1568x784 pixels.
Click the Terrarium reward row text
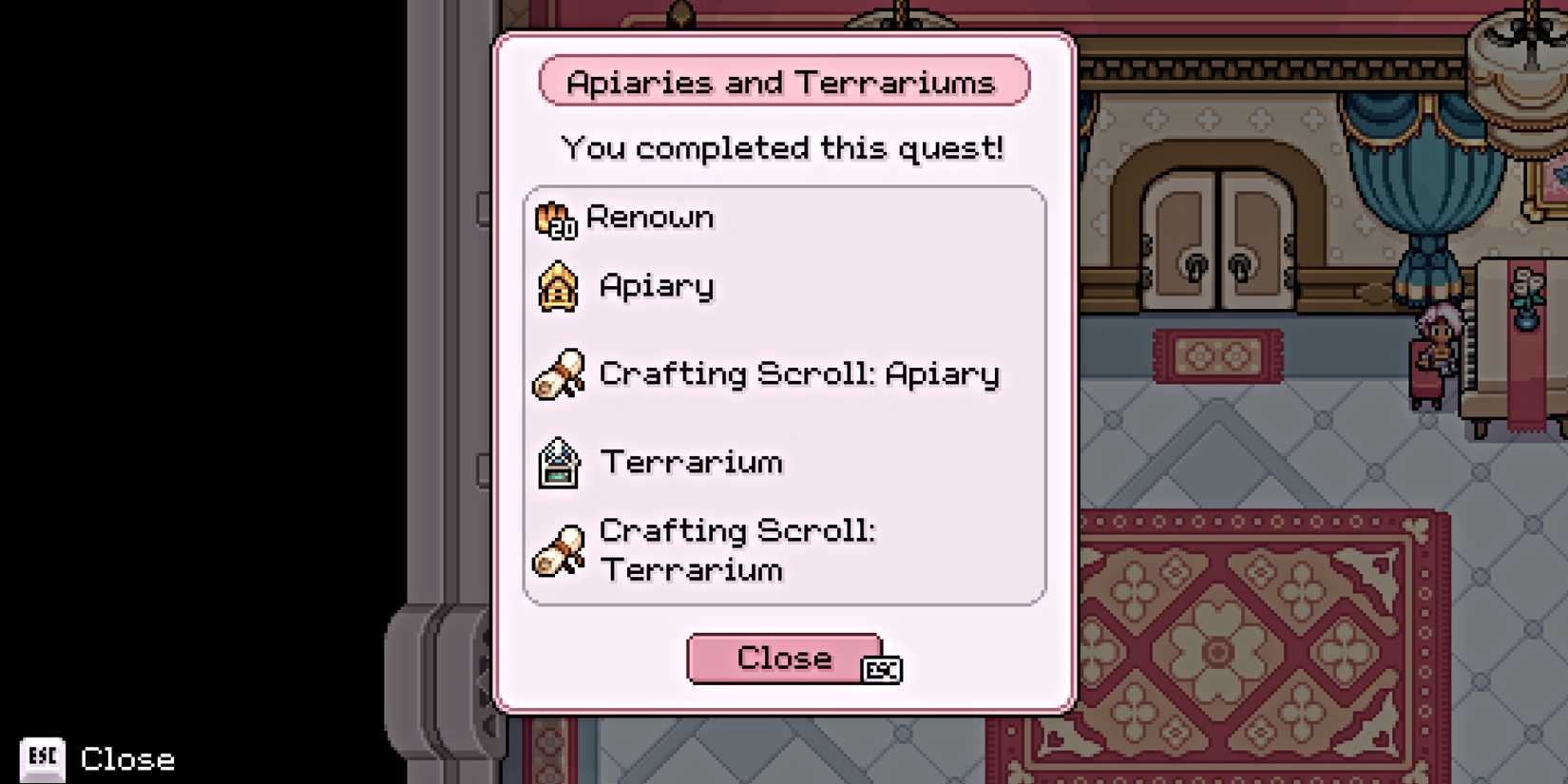691,463
